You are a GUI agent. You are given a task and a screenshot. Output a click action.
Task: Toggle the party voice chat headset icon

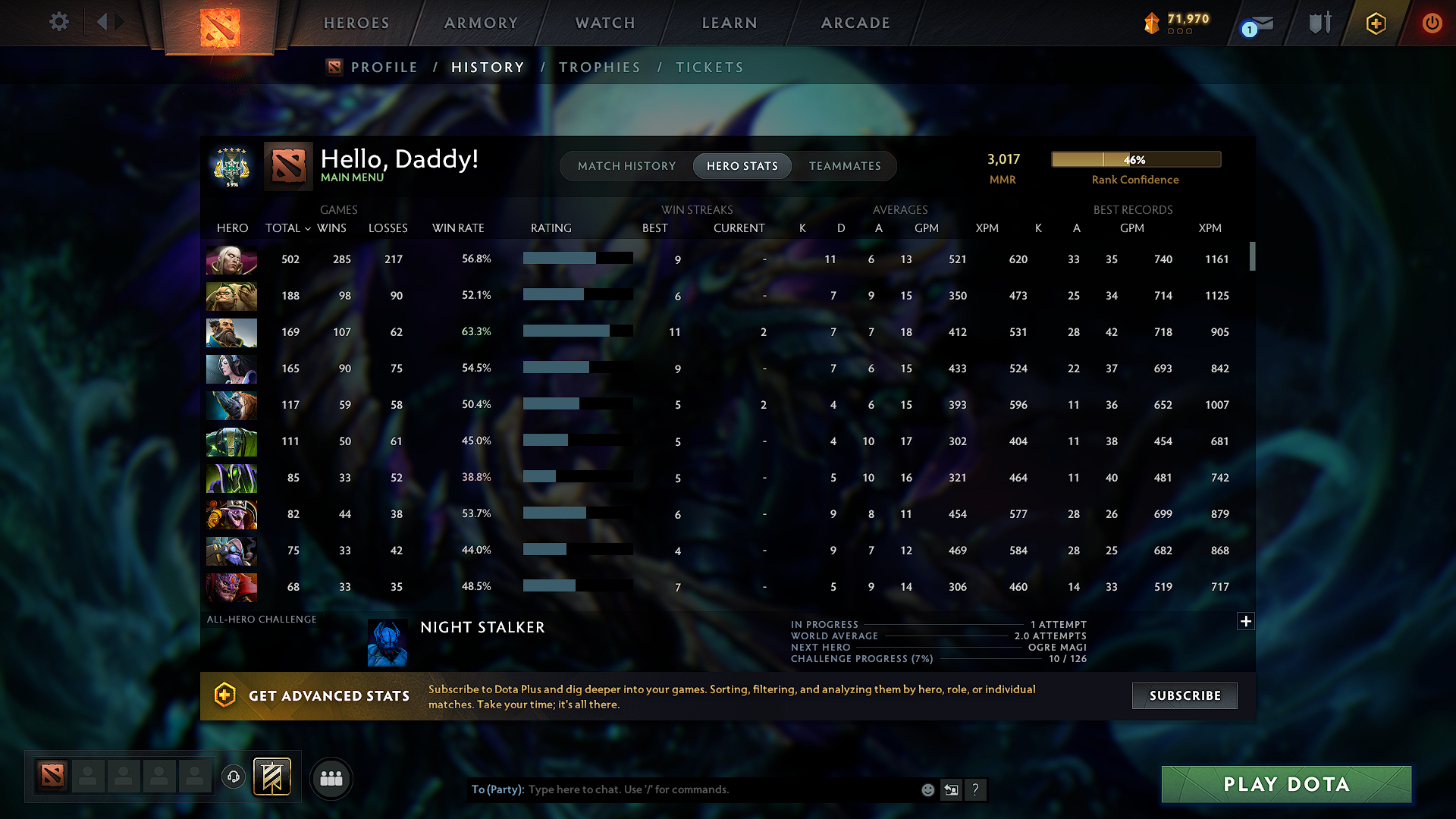coord(233,777)
